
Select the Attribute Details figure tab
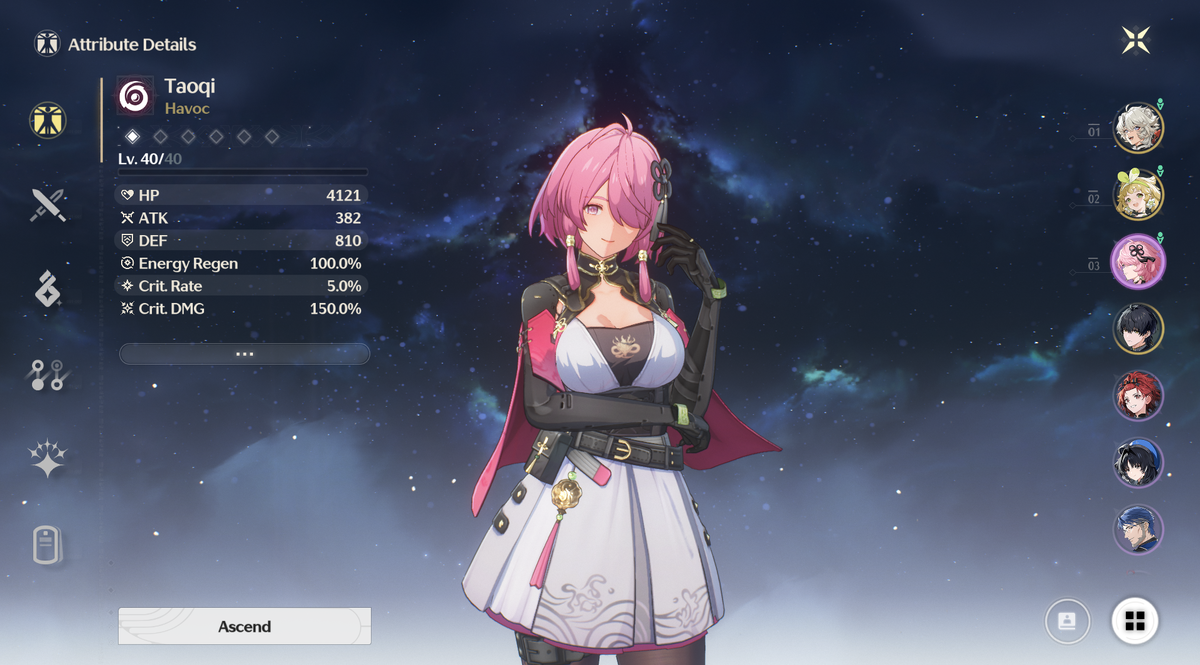coord(47,120)
